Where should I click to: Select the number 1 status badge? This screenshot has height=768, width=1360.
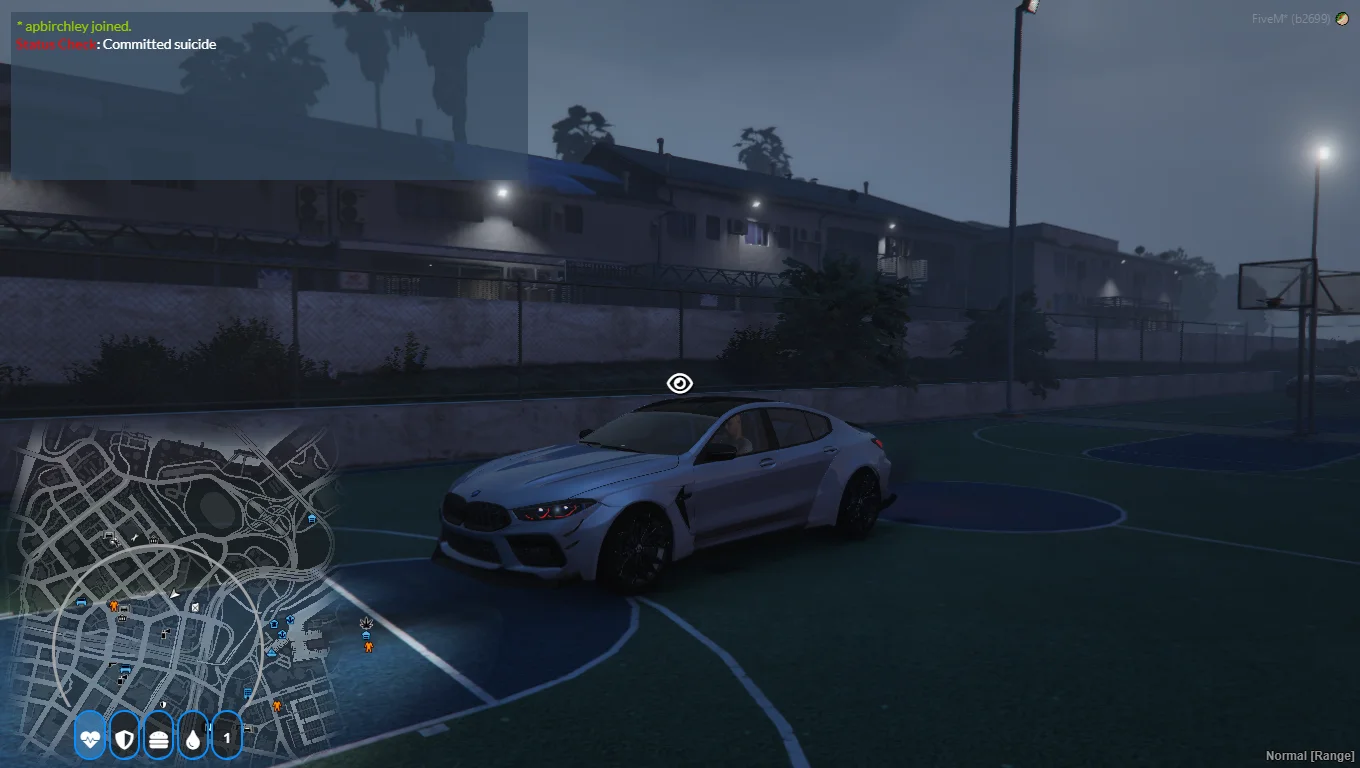[227, 738]
